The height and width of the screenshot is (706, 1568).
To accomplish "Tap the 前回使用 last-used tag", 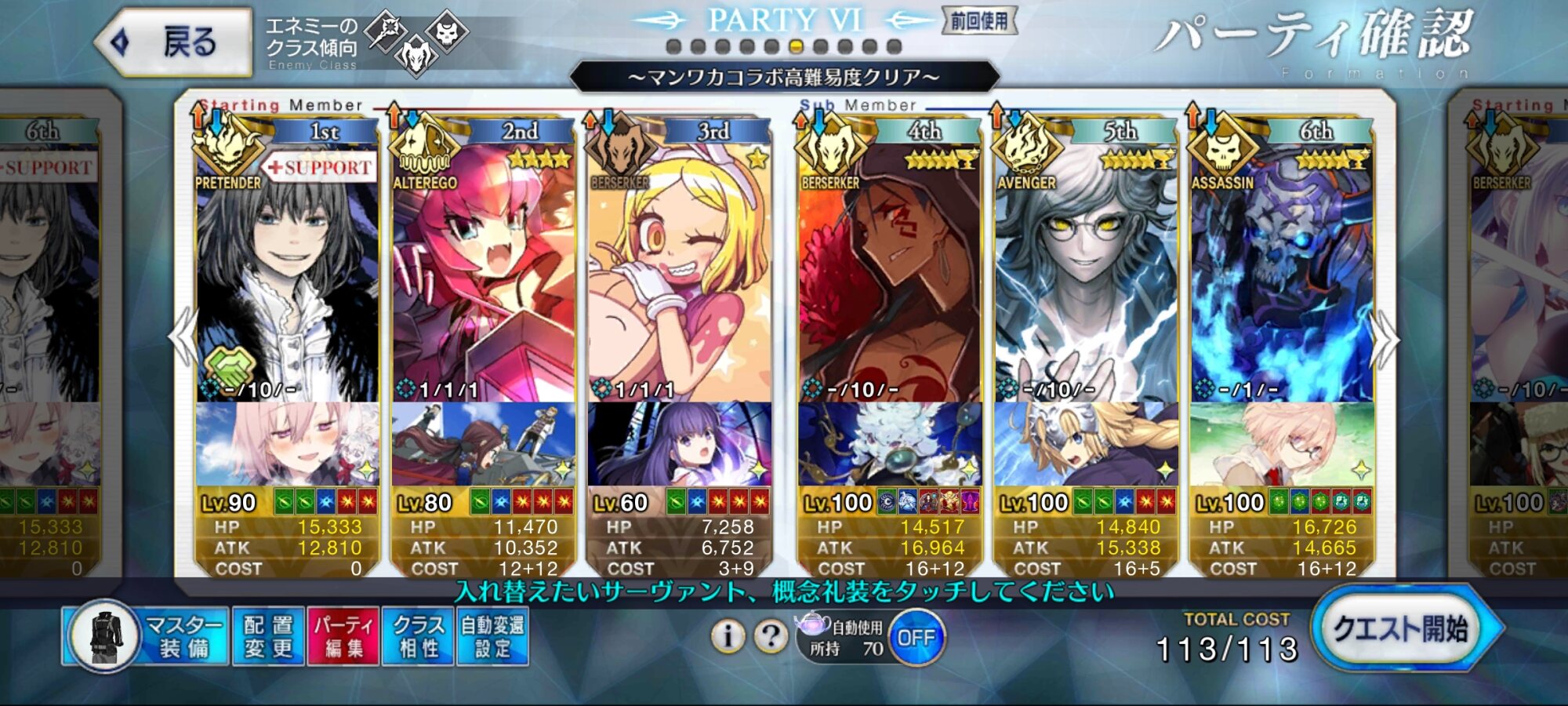I will pos(979,21).
